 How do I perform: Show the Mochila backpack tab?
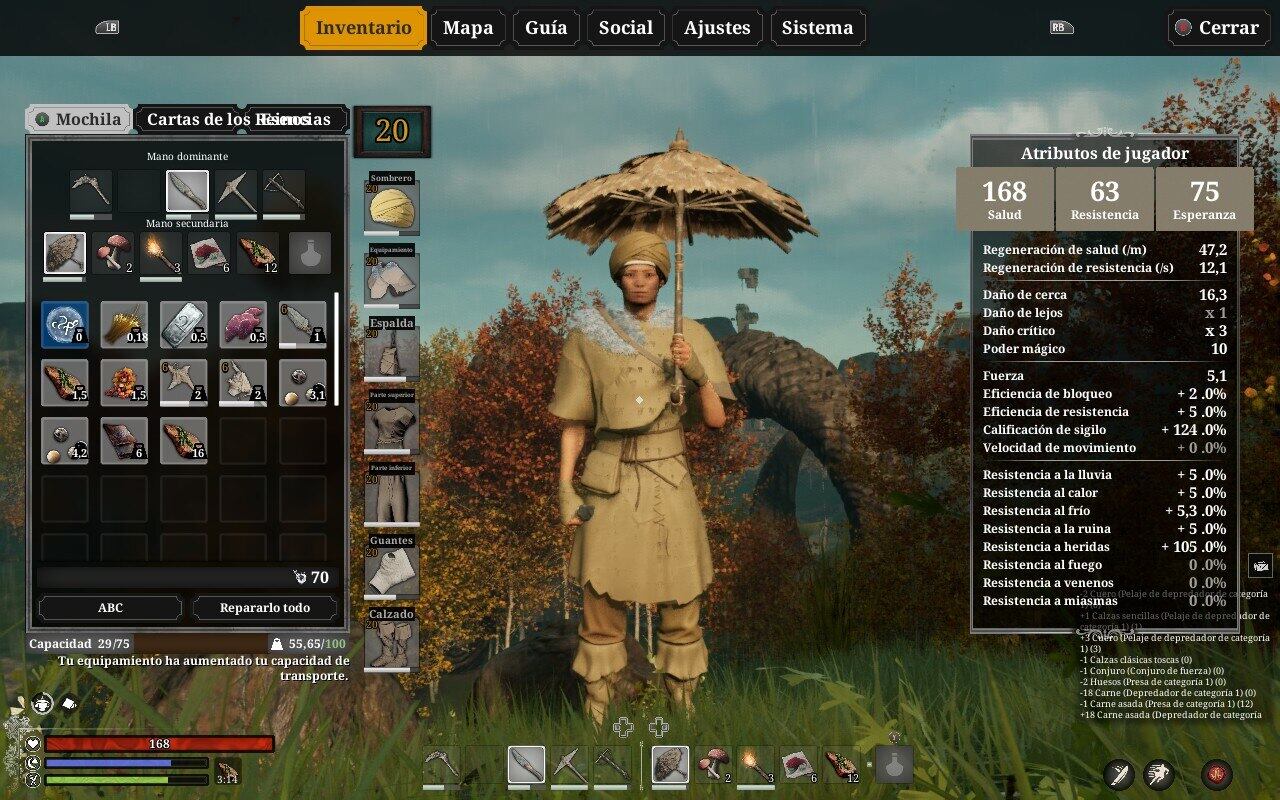tap(78, 119)
